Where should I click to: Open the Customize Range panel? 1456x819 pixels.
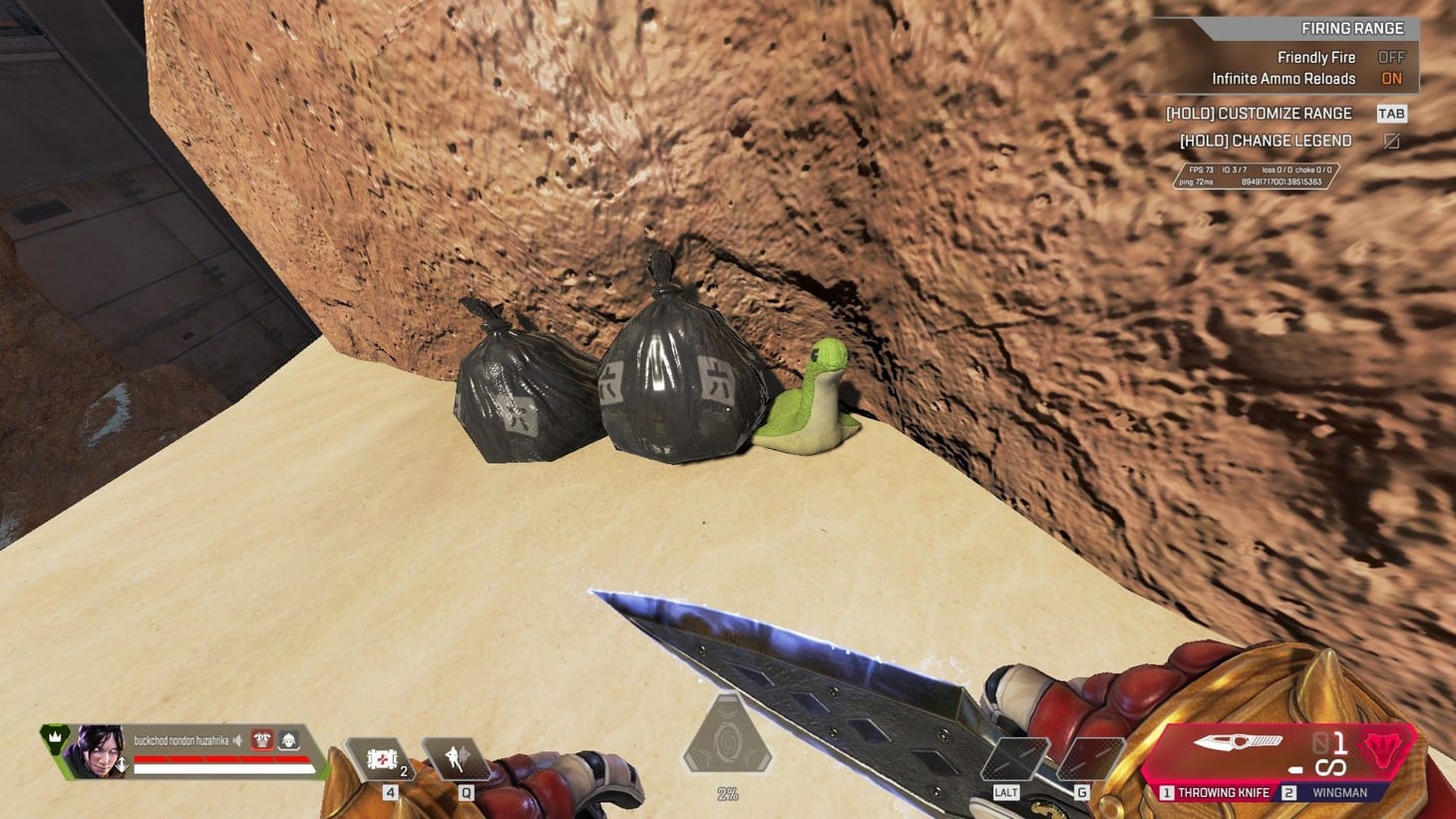[1260, 113]
